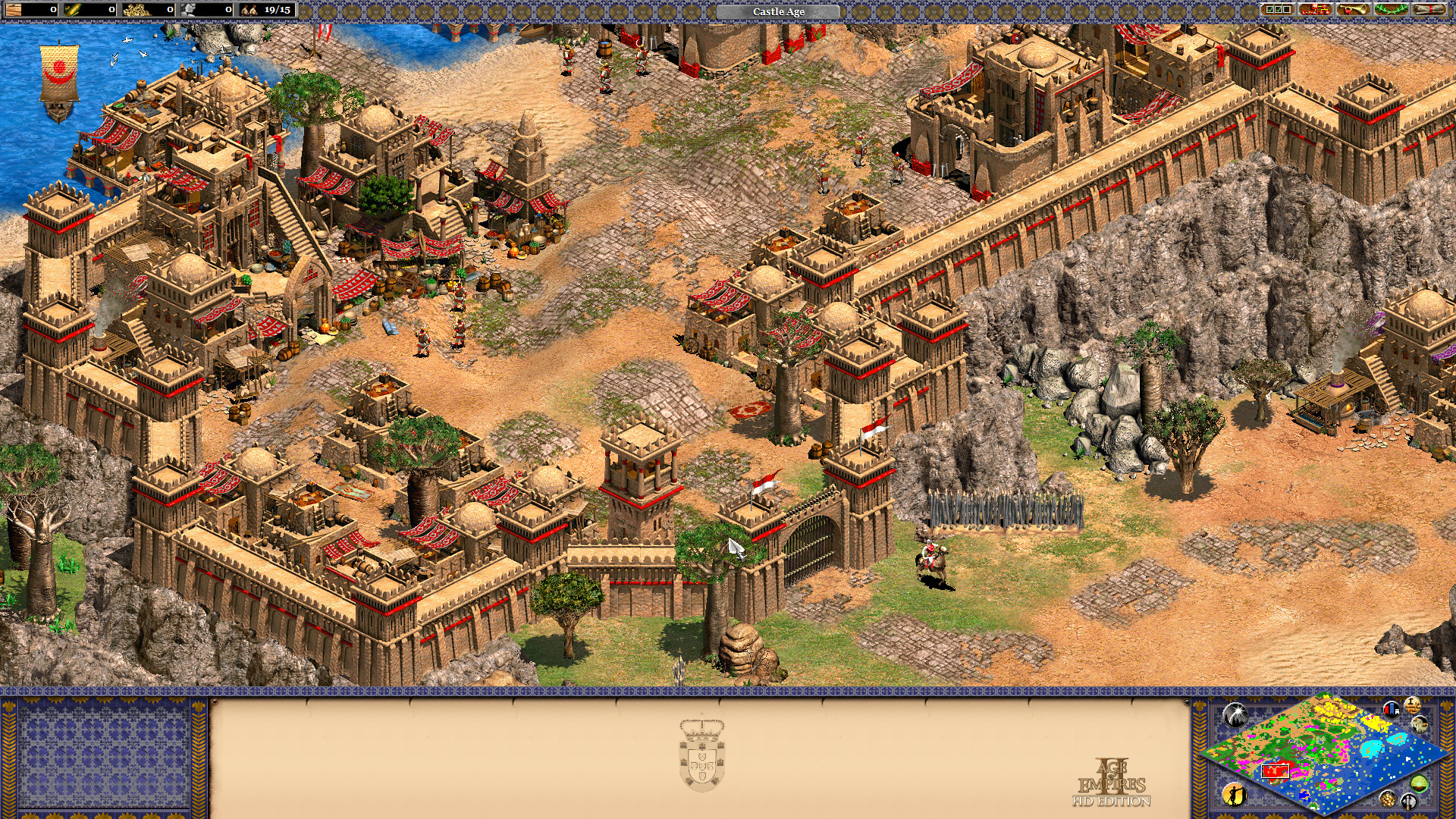Select the gold objects minimap filter button
Screen dimensions: 1456x819
click(x=1389, y=799)
